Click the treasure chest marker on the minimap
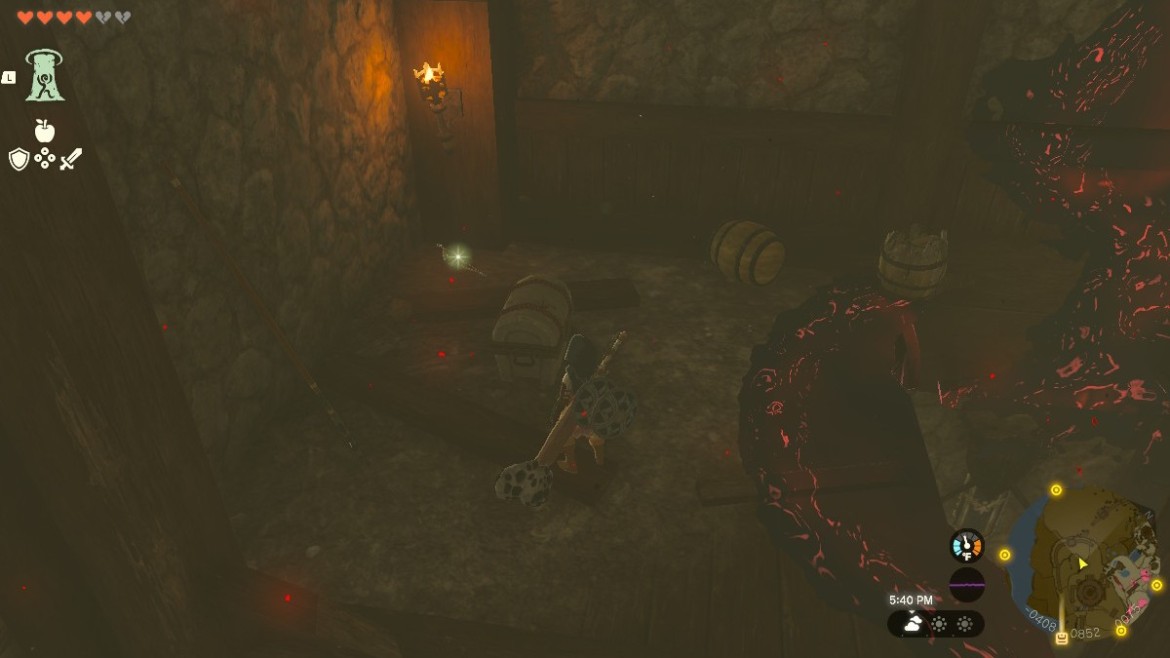Image resolution: width=1170 pixels, height=658 pixels. pyautogui.click(x=1062, y=637)
